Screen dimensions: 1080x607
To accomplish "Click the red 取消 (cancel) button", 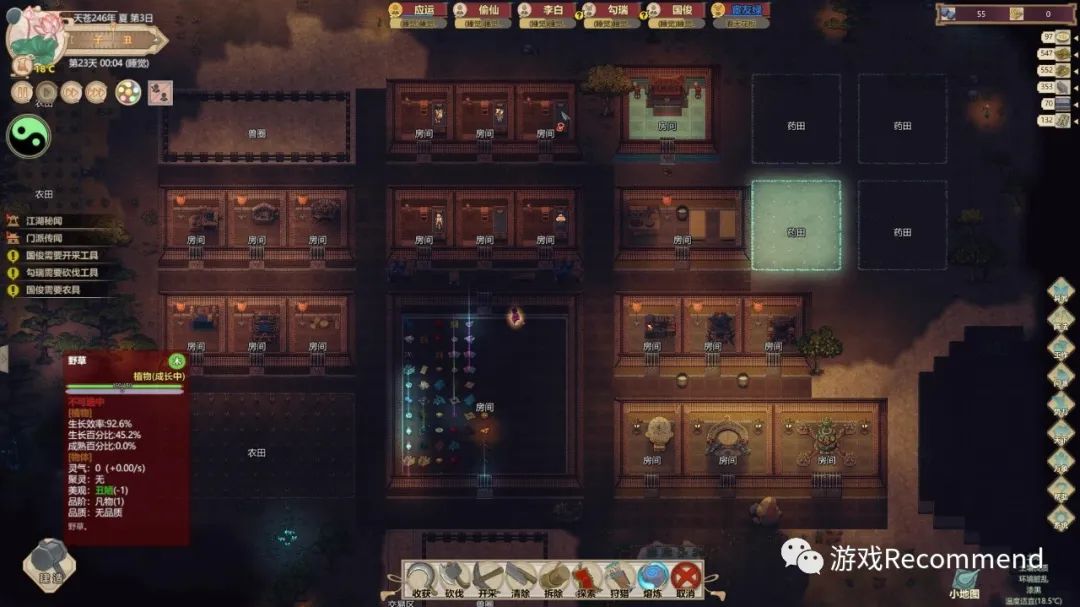I will (685, 579).
